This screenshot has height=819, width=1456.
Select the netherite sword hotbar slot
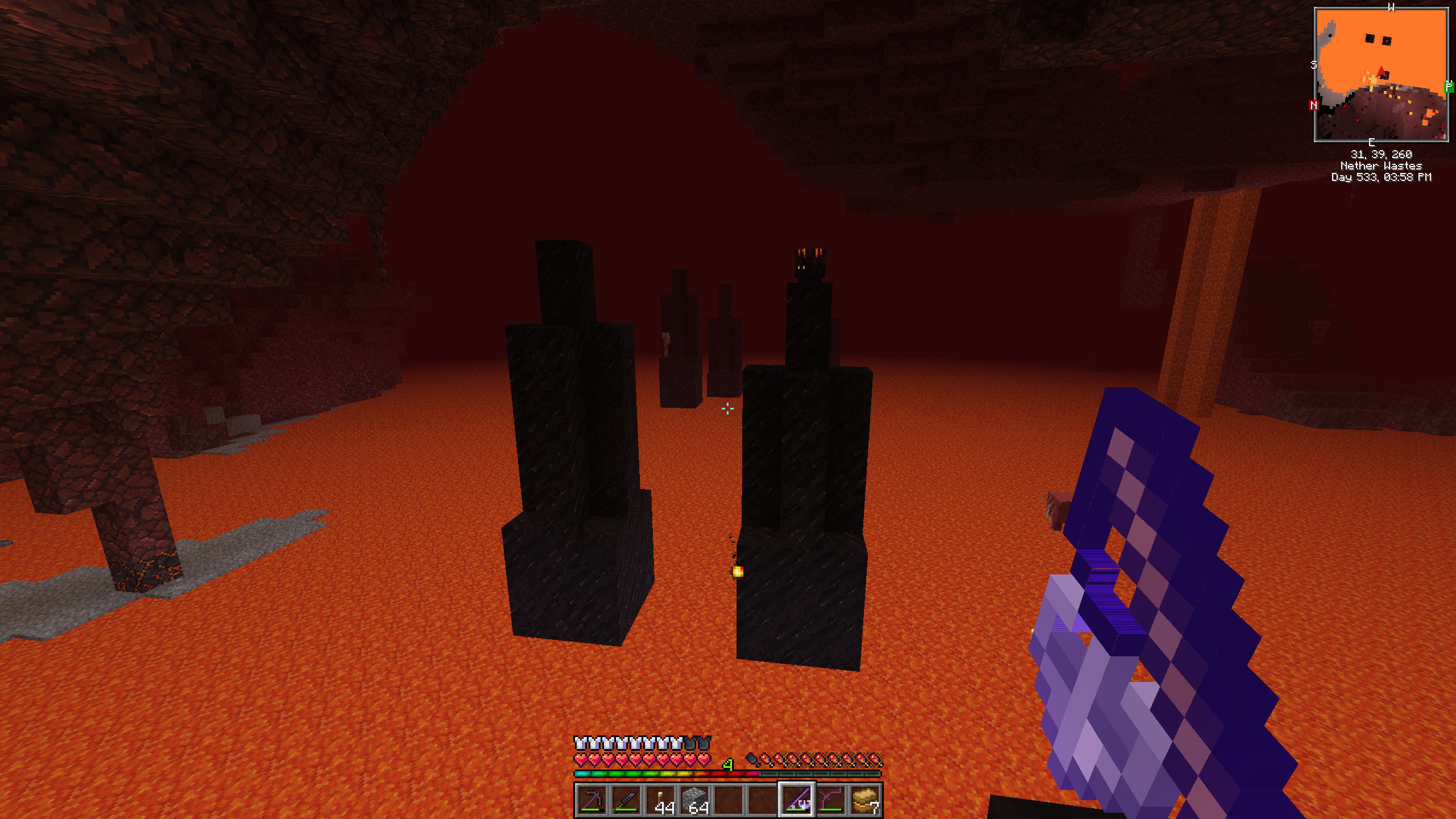tap(626, 800)
